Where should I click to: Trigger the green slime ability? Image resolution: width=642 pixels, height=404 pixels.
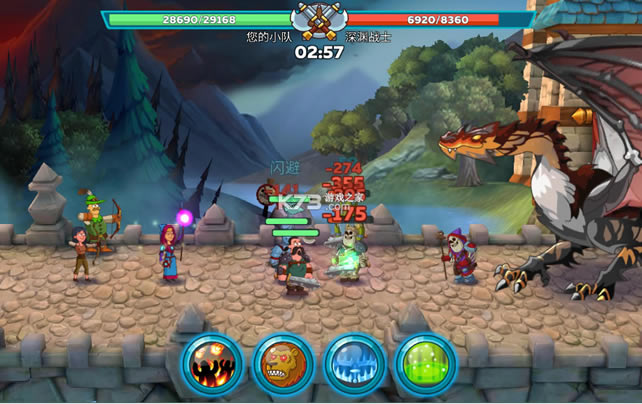click(x=425, y=364)
